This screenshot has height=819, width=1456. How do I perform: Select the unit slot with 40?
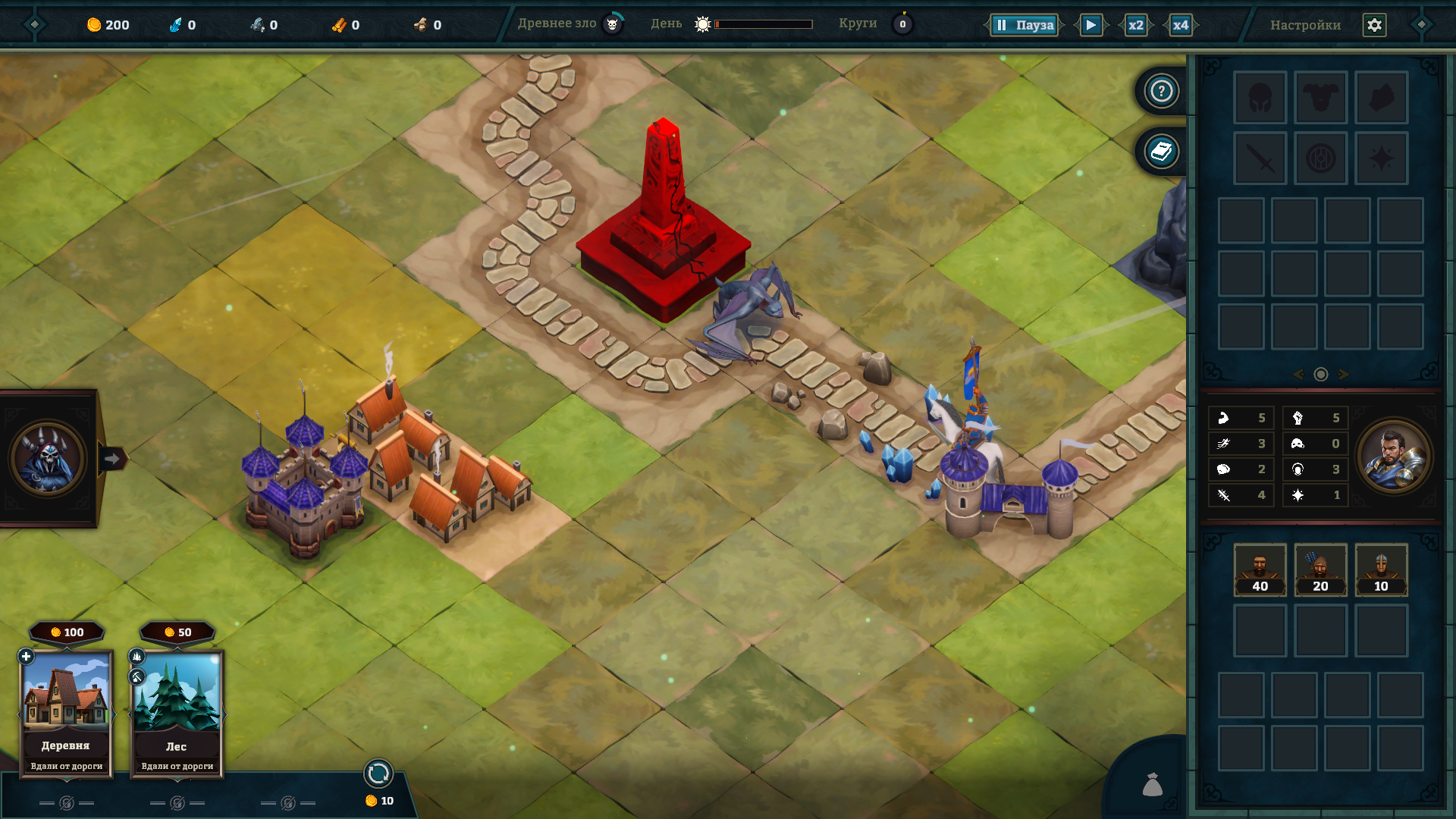pos(1260,570)
